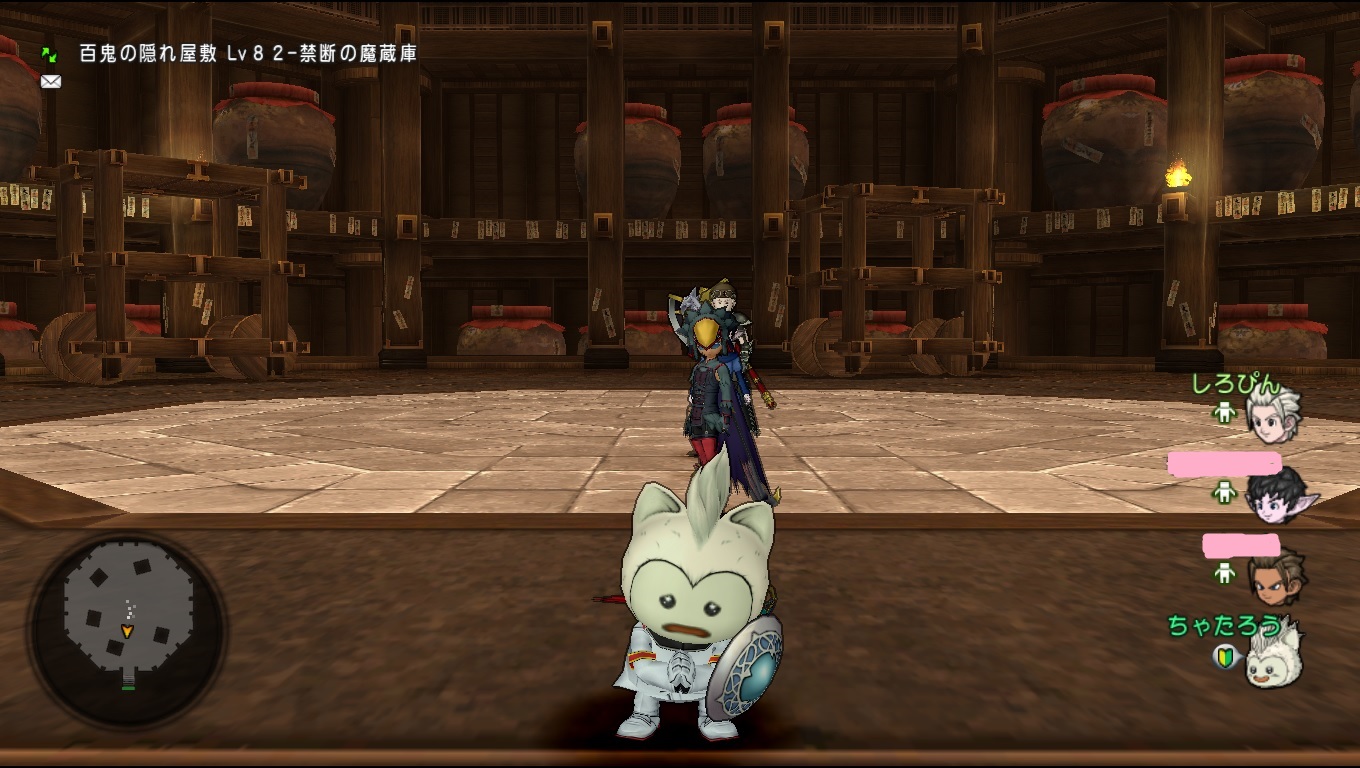Select the brown-haired human party portrait
Viewport: 1360px width, 768px height.
point(1275,575)
